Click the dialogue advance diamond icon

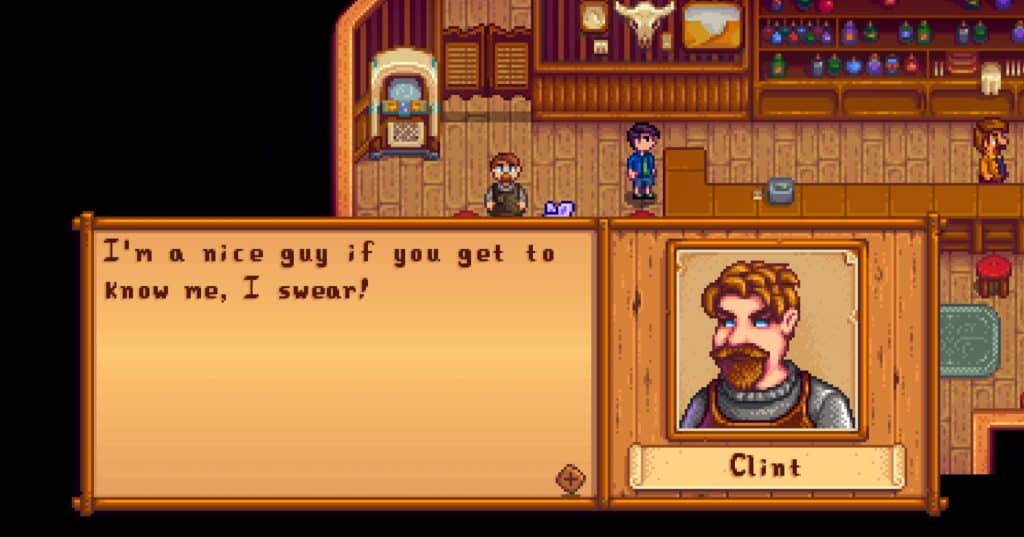click(570, 479)
